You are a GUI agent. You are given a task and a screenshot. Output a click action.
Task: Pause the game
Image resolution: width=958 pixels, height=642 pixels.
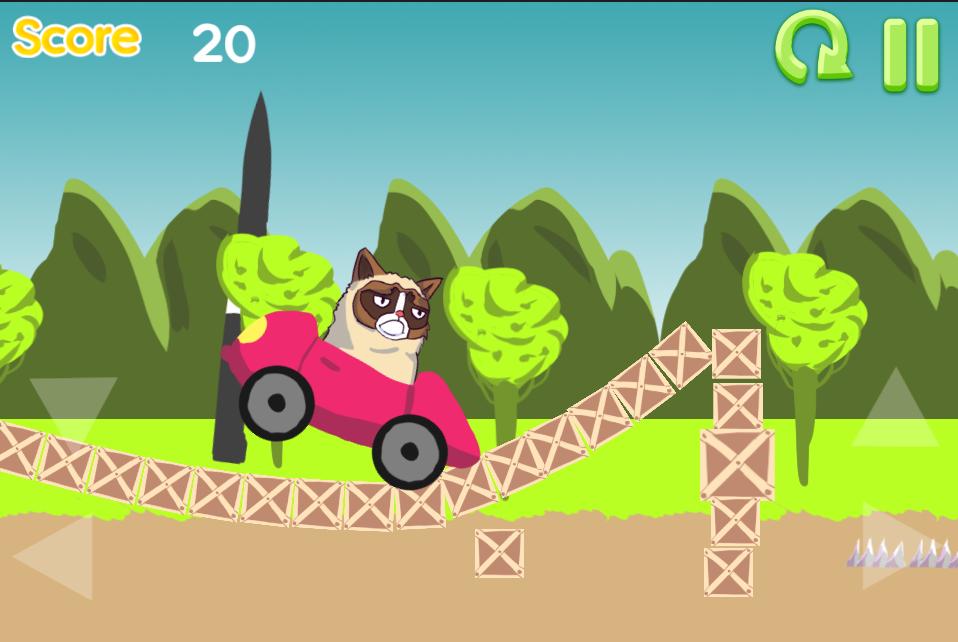click(x=910, y=54)
